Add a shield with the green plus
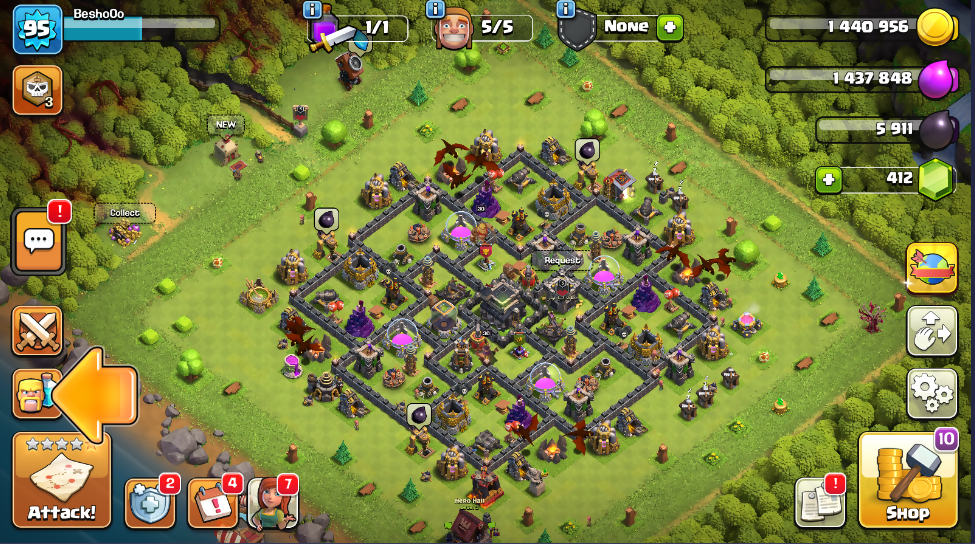This screenshot has width=975, height=544. click(670, 27)
